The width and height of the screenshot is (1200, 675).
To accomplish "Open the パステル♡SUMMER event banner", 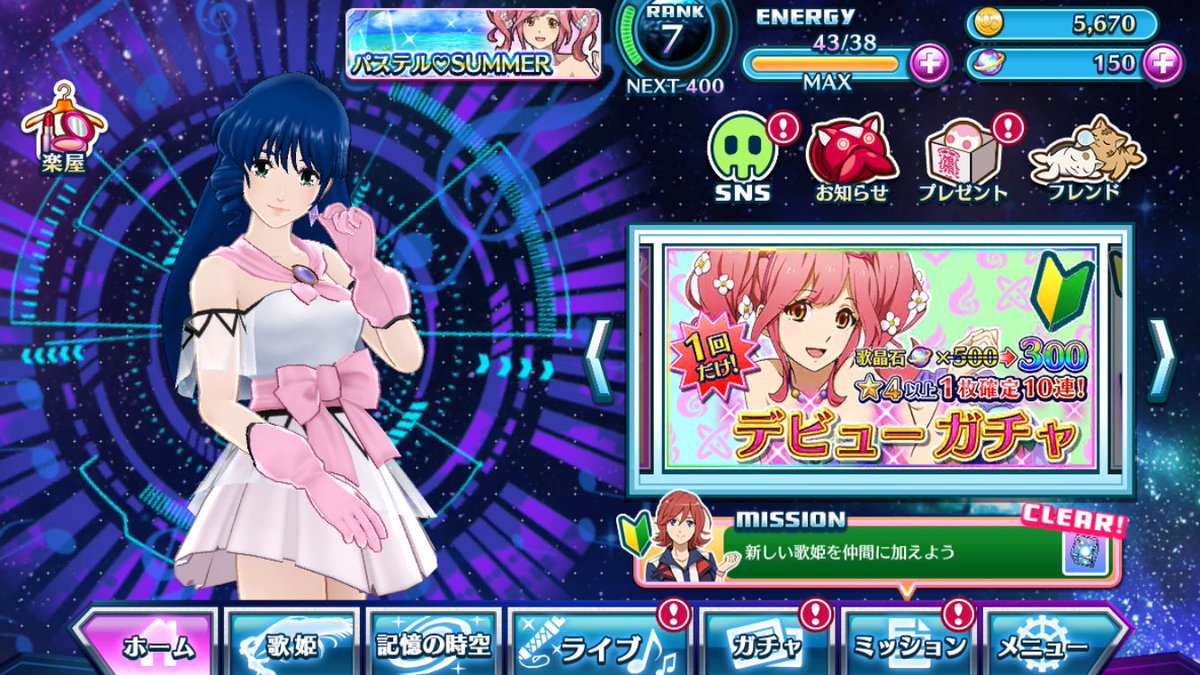I will coord(473,44).
